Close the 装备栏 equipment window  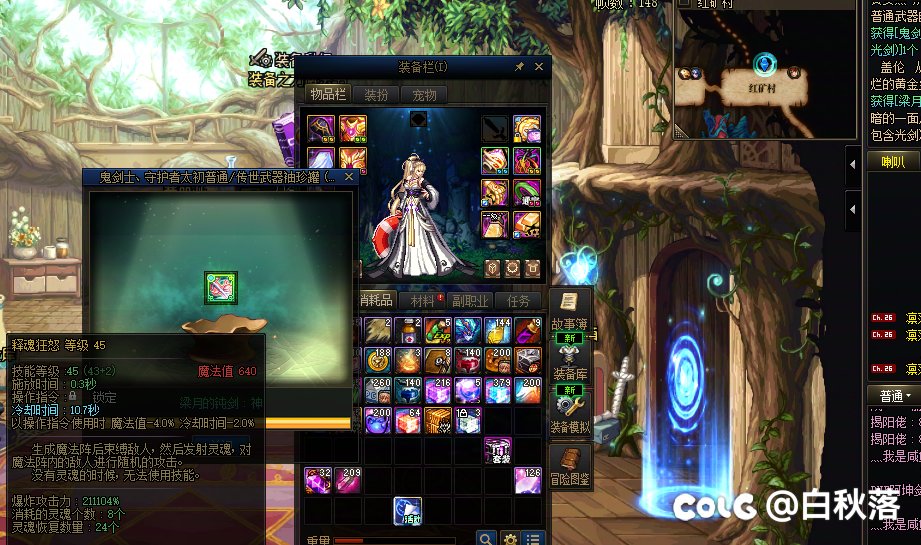(x=540, y=67)
